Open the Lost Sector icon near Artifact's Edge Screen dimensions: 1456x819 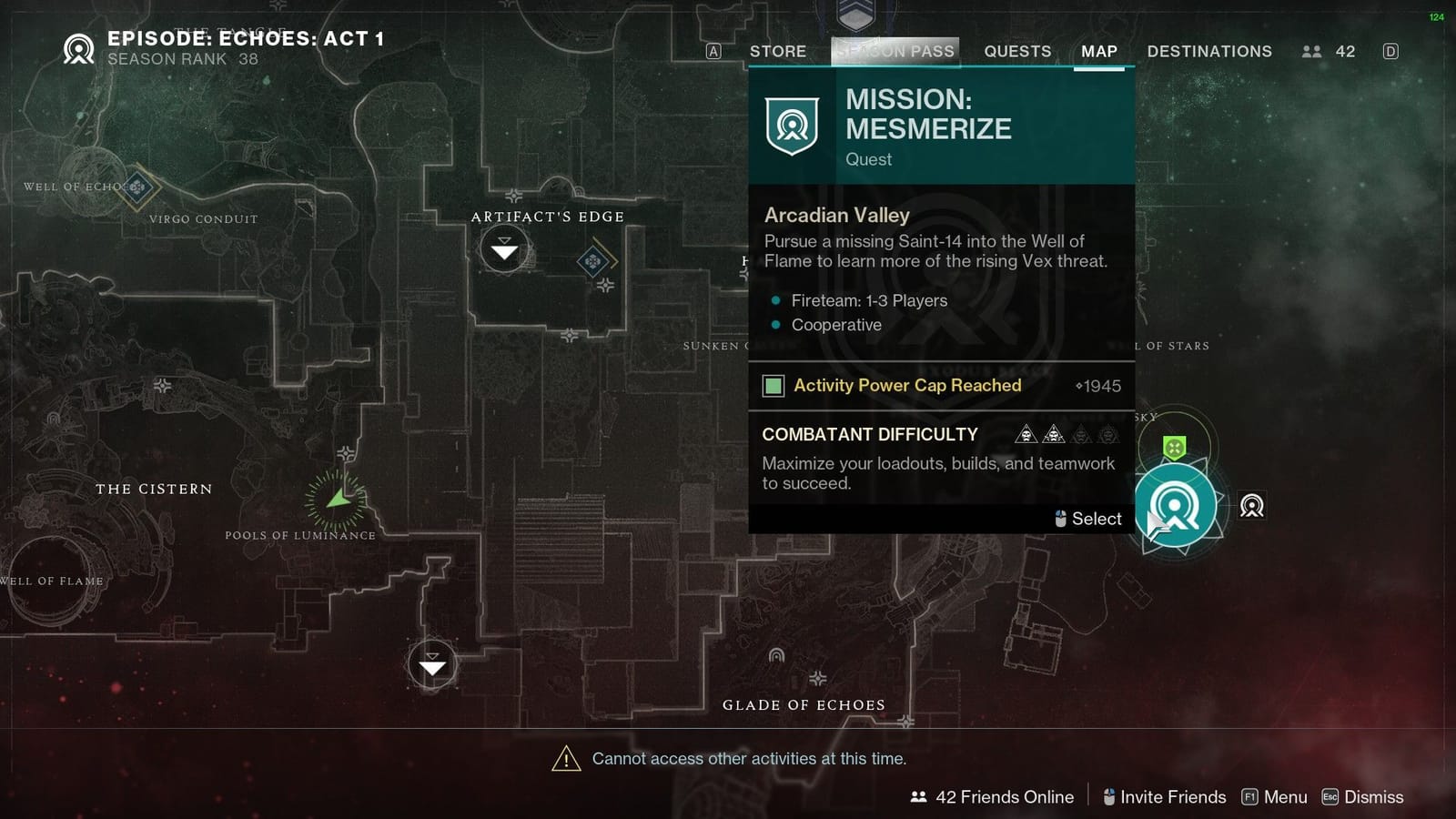(x=504, y=248)
